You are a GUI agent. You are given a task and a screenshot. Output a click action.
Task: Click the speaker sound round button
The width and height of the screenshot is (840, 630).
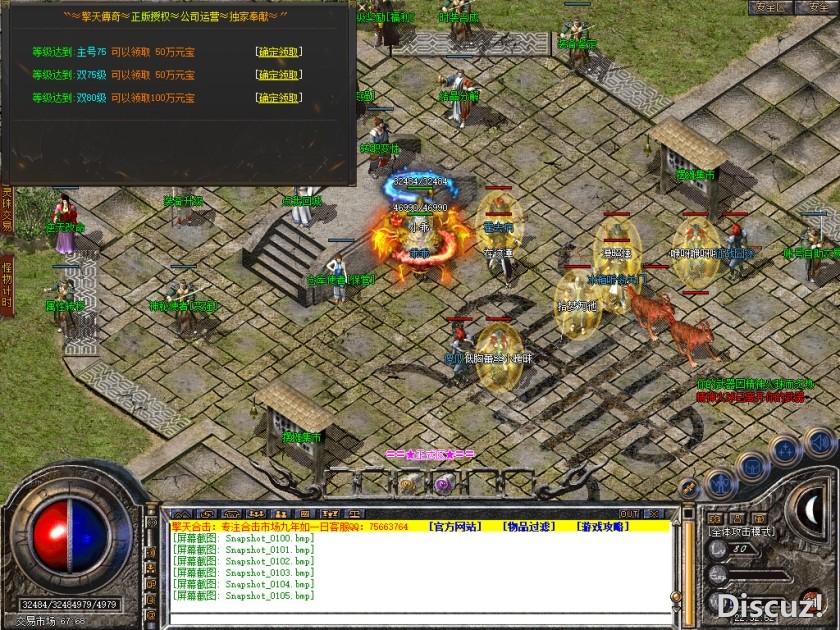point(819,442)
